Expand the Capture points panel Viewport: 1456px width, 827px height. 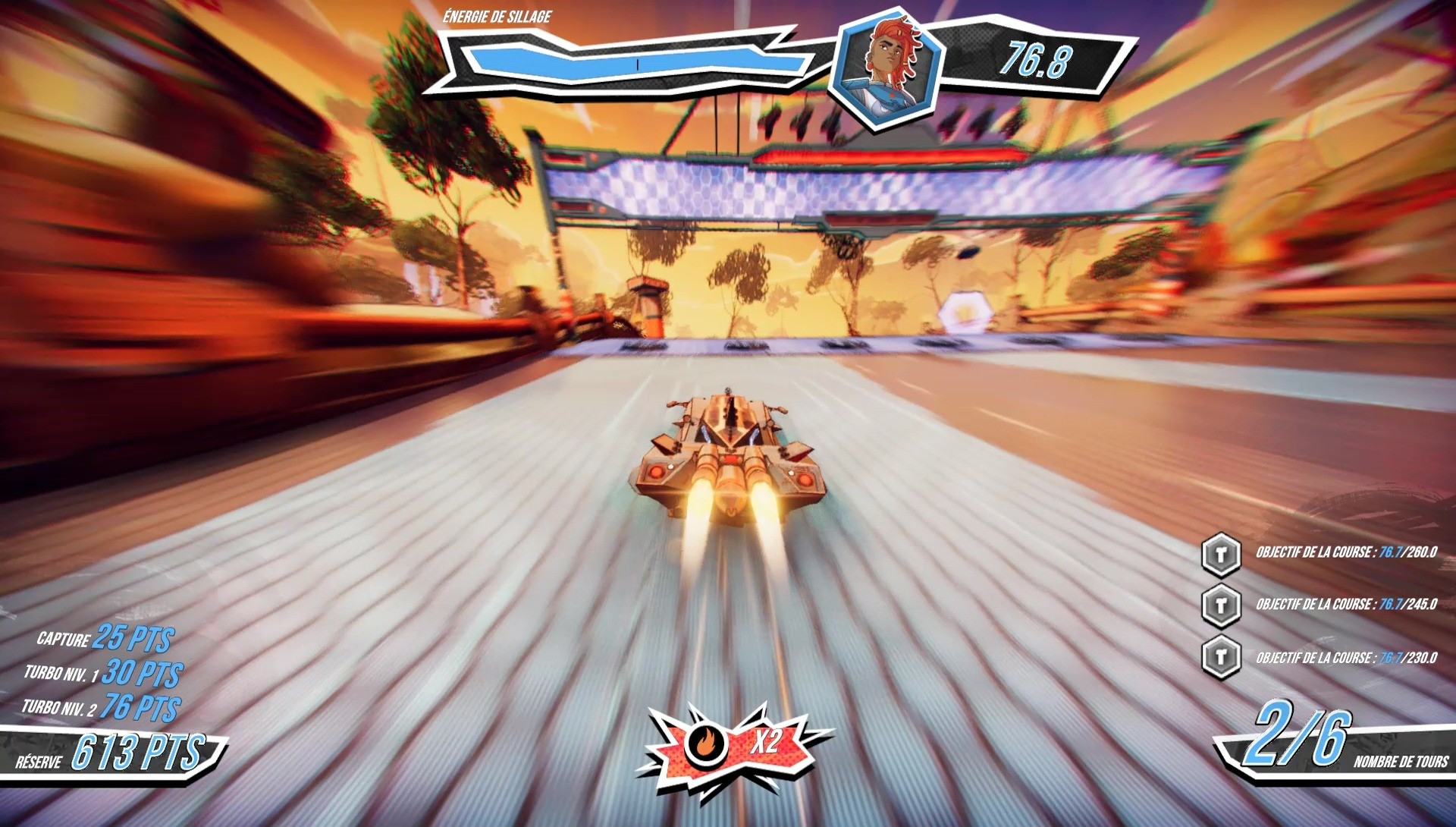(102, 638)
